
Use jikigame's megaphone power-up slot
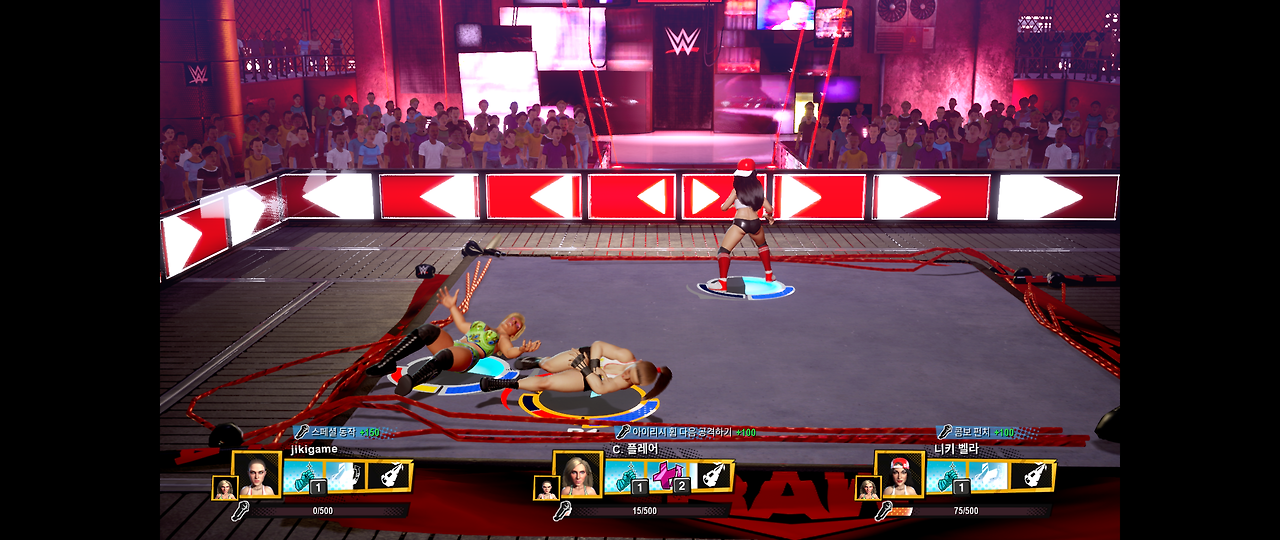click(390, 476)
